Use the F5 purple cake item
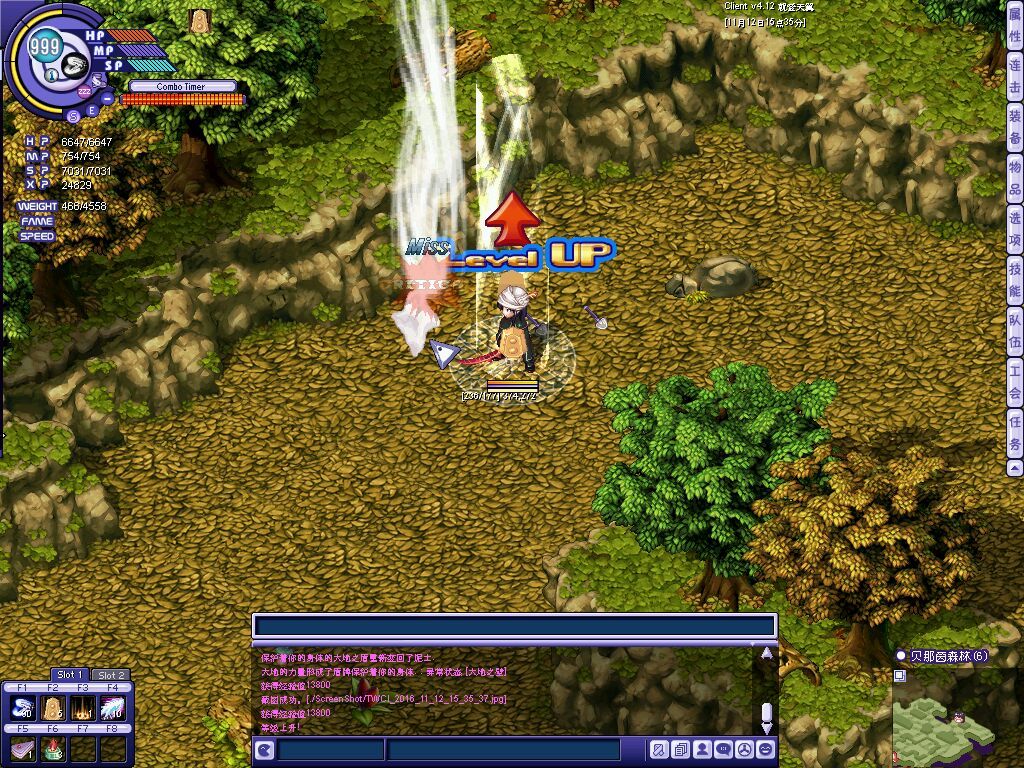 24,749
